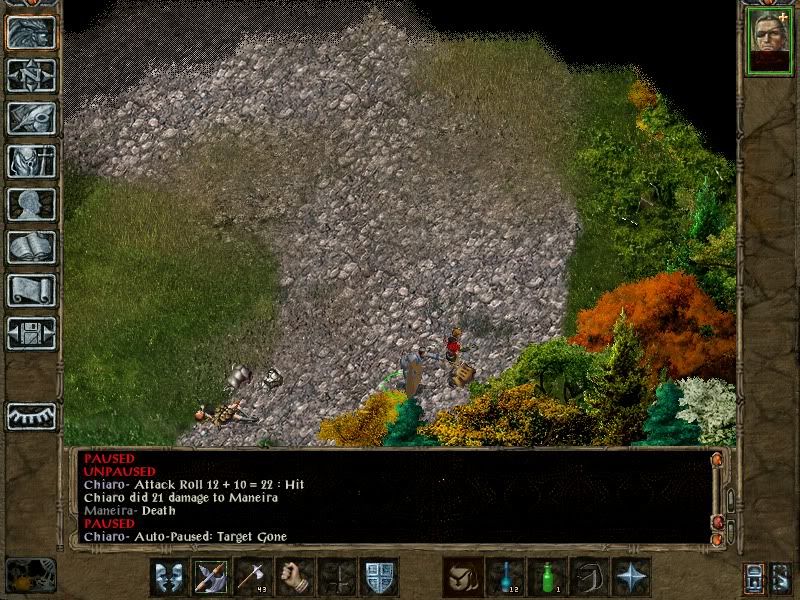Image resolution: width=800 pixels, height=600 pixels.
Task: Open special abilities star button
Action: tap(631, 577)
